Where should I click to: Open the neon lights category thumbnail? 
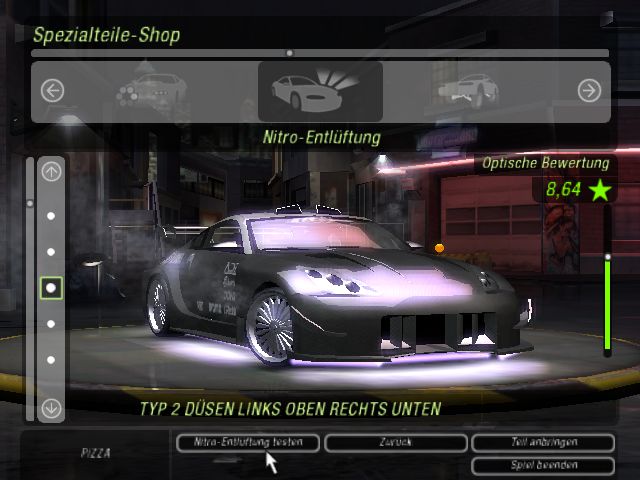point(150,90)
